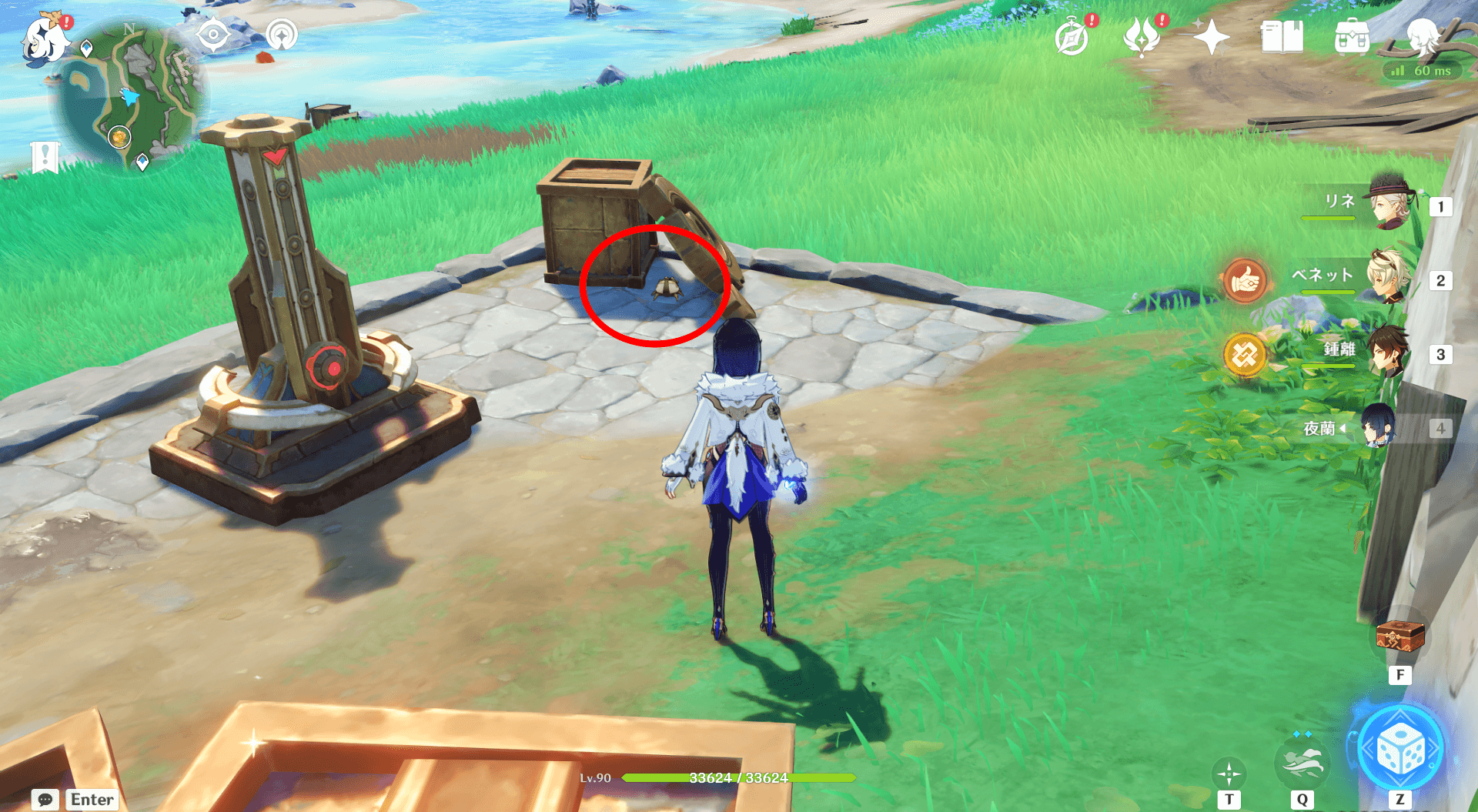The height and width of the screenshot is (812, 1478).
Task: Activate the sprint skill icon
Action: pos(1301,762)
